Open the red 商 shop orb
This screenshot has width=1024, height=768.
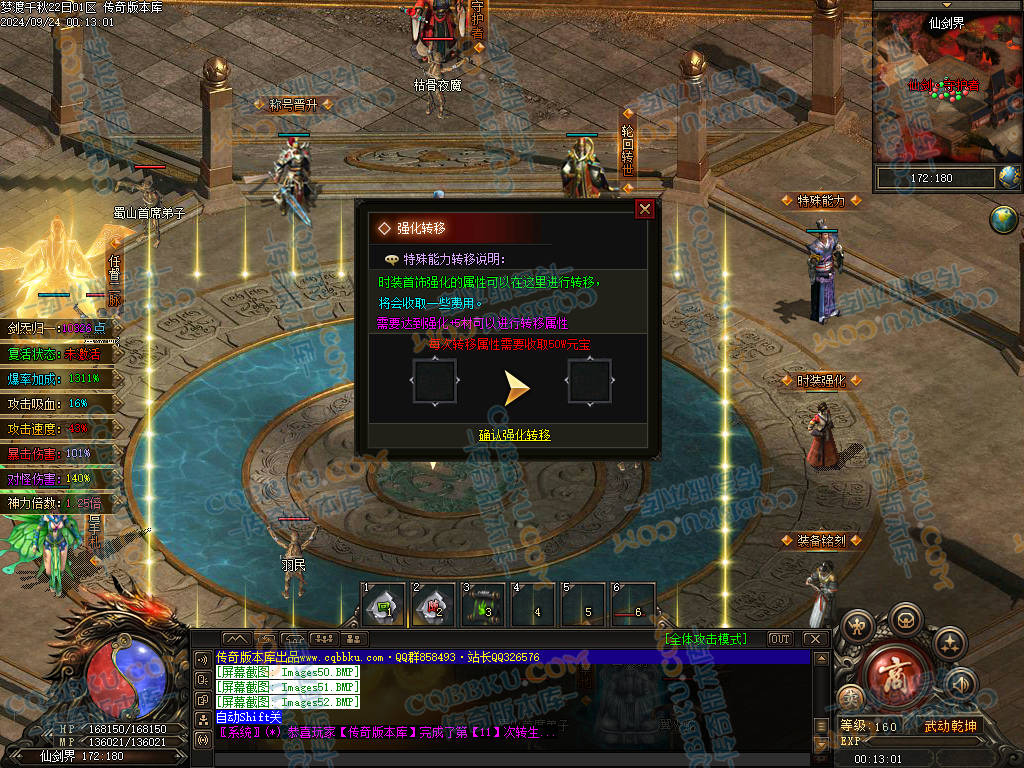pyautogui.click(x=896, y=680)
